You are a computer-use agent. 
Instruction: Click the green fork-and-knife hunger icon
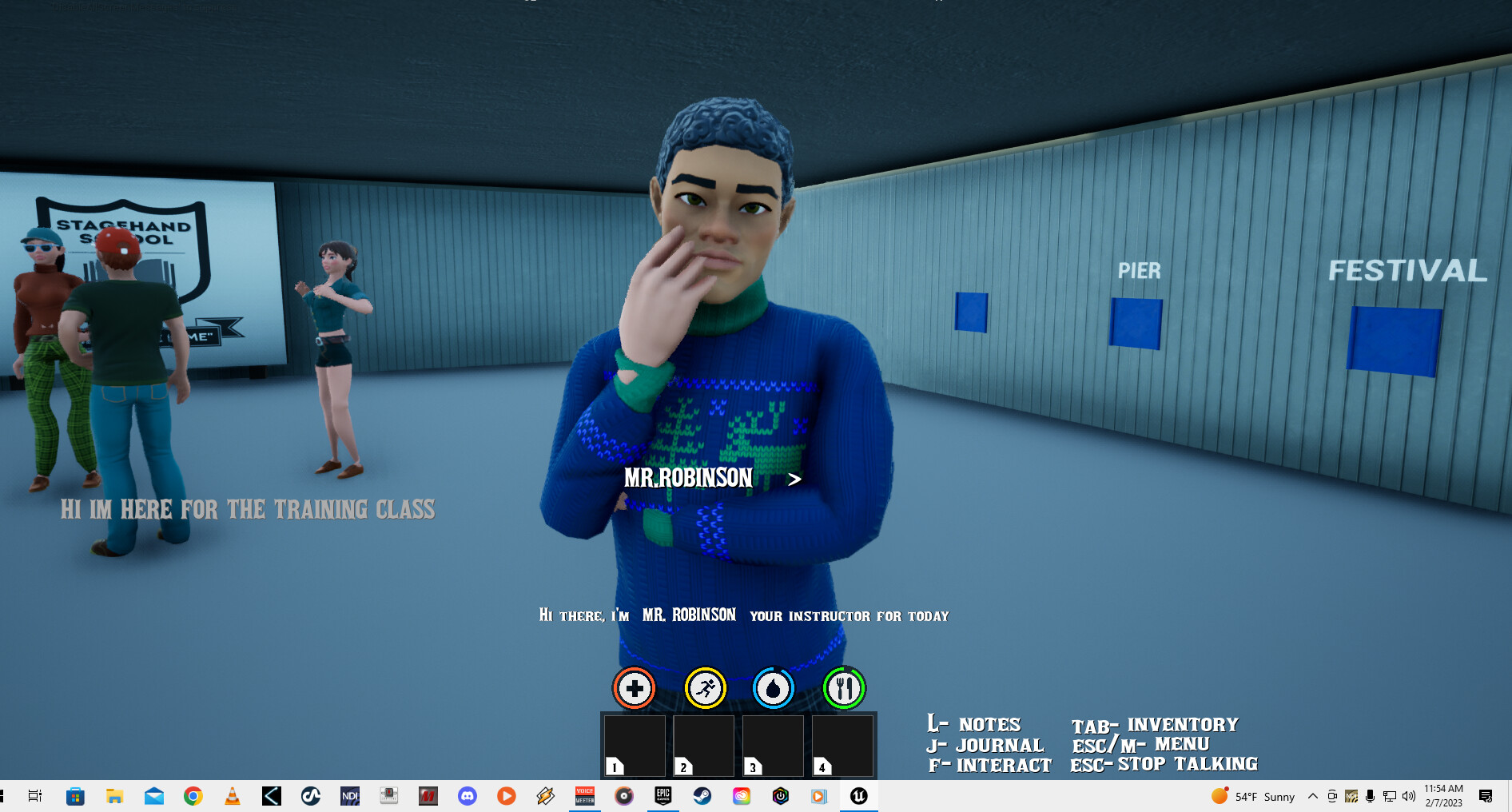[x=843, y=687]
